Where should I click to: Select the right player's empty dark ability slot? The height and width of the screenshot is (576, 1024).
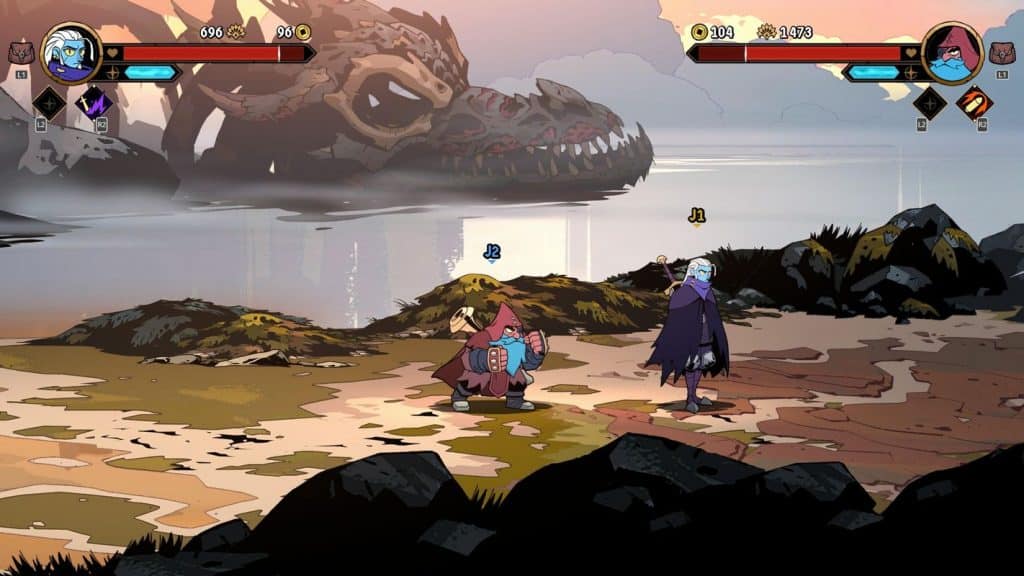click(x=929, y=103)
